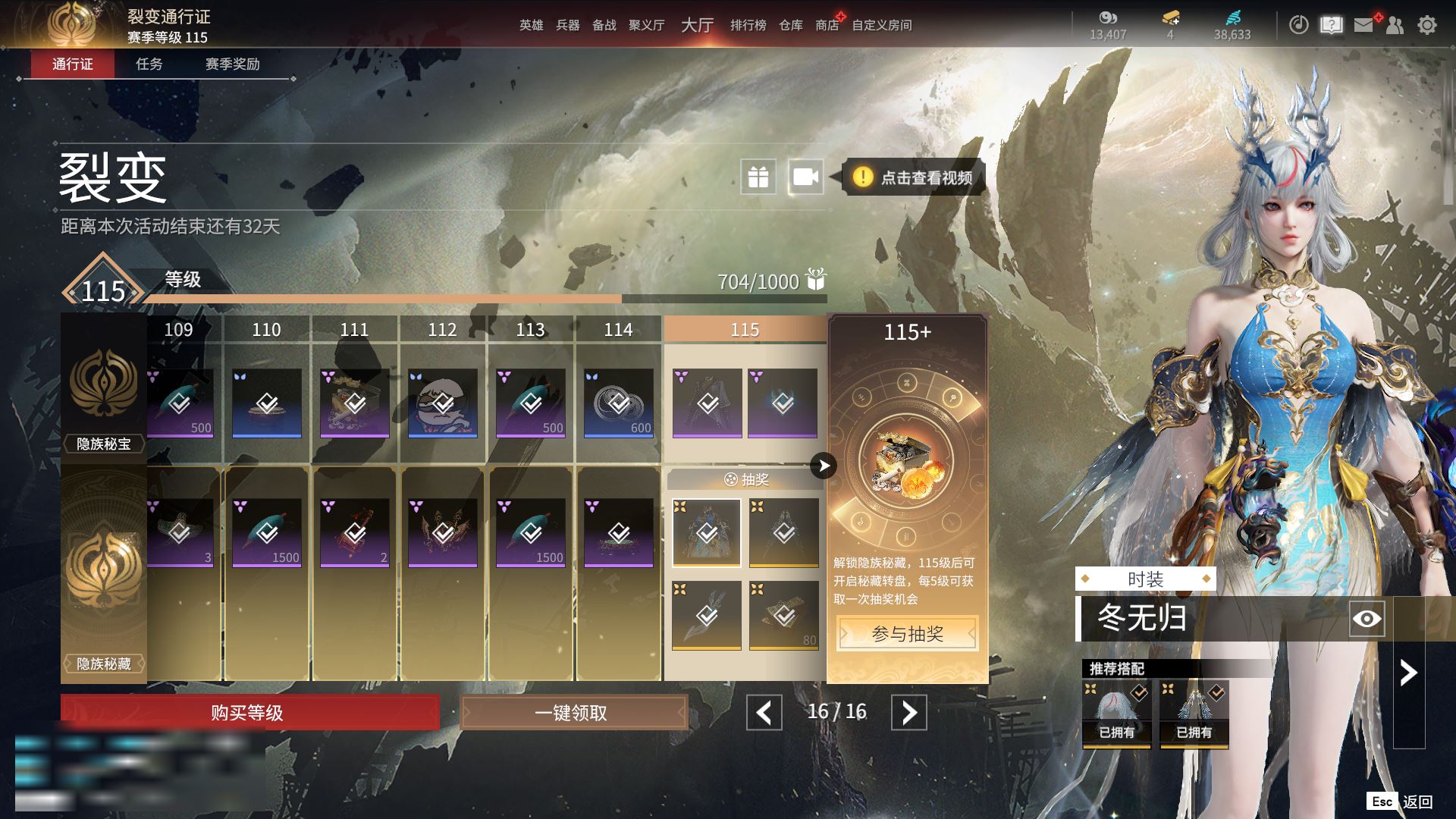Select the 通行证 tab

tap(73, 64)
